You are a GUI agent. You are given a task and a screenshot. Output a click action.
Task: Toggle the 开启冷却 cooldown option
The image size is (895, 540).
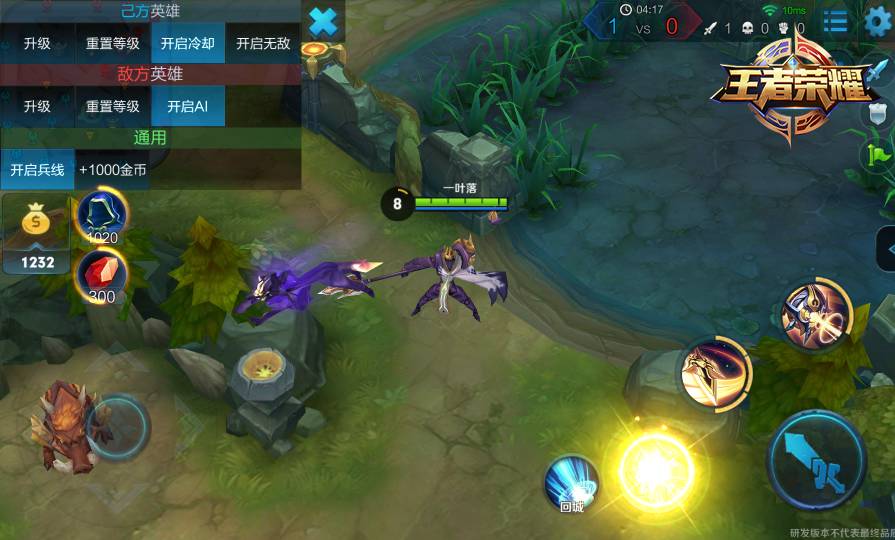pyautogui.click(x=188, y=44)
